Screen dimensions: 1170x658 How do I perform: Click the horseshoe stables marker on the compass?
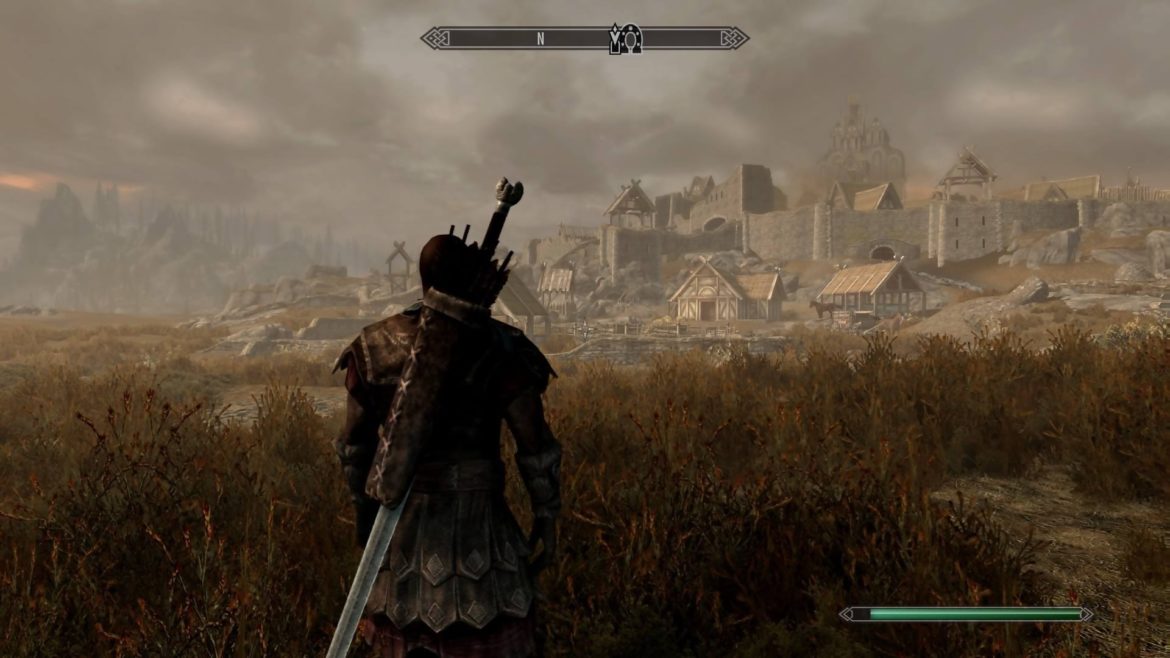(x=632, y=38)
